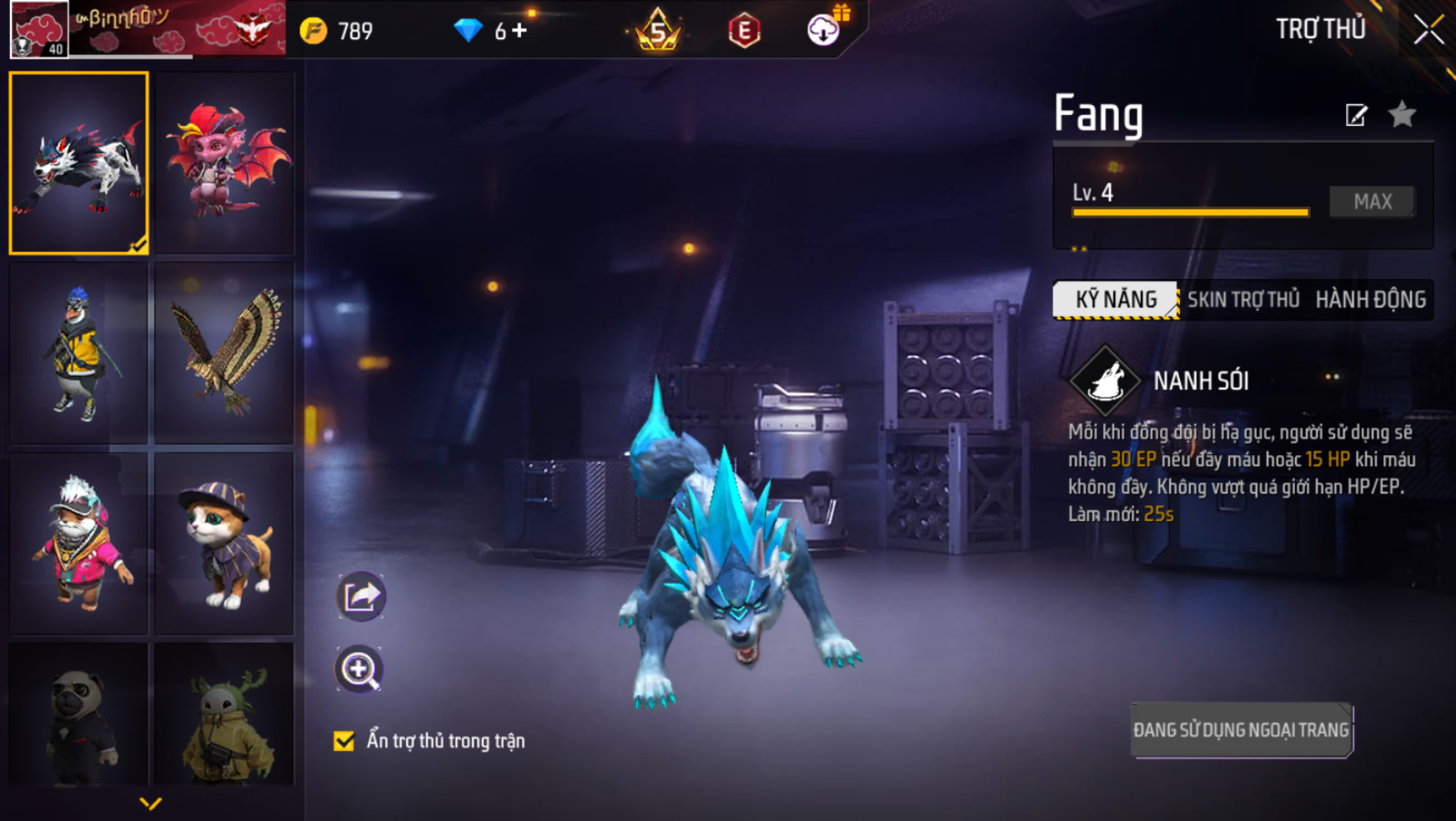Select the KỸ NĂNG tab
1456x821 pixels.
(x=1116, y=300)
